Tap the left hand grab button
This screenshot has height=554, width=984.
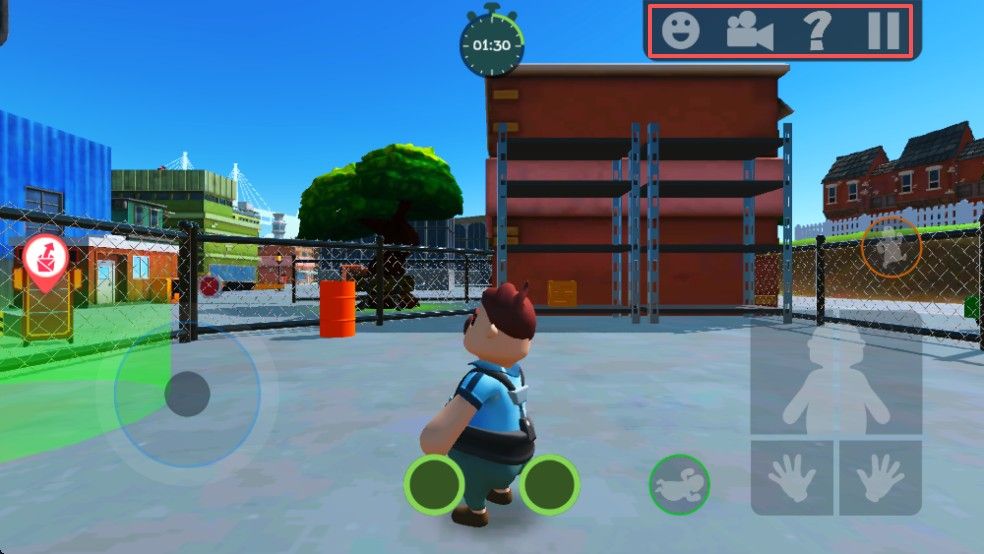click(792, 478)
